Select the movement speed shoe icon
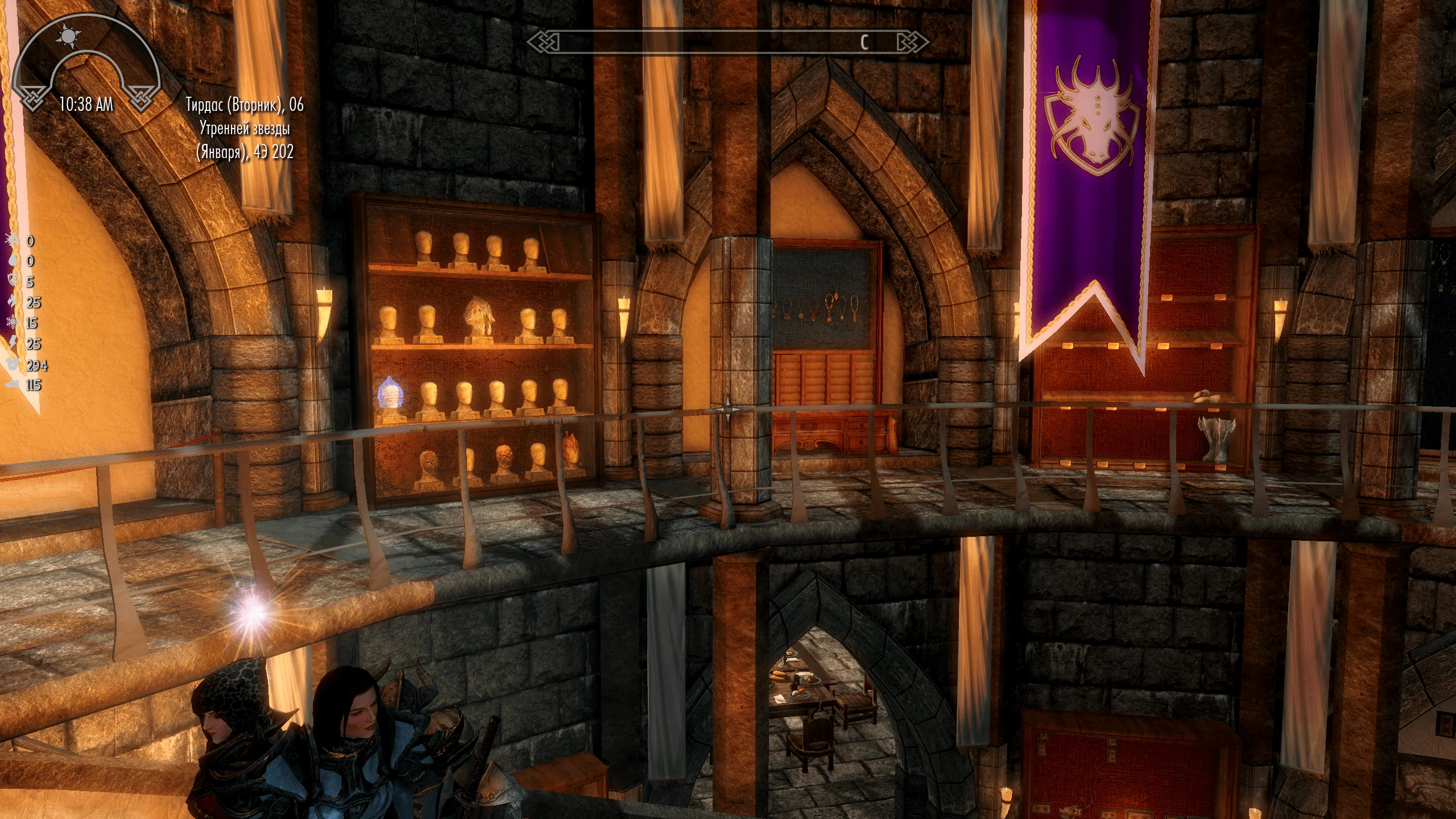1456x819 pixels. pos(13,385)
